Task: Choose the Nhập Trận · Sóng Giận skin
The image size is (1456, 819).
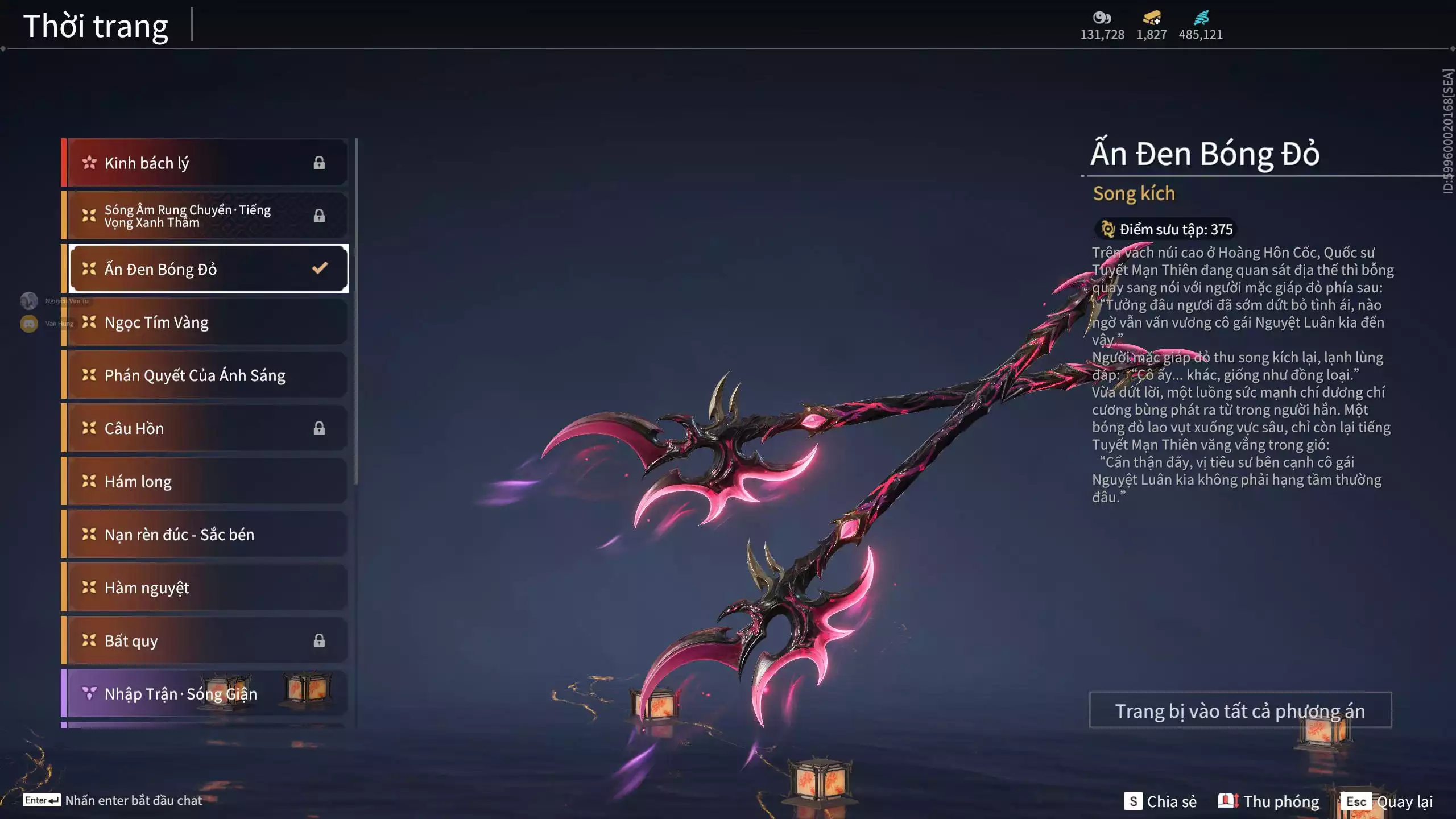Action: point(205,693)
